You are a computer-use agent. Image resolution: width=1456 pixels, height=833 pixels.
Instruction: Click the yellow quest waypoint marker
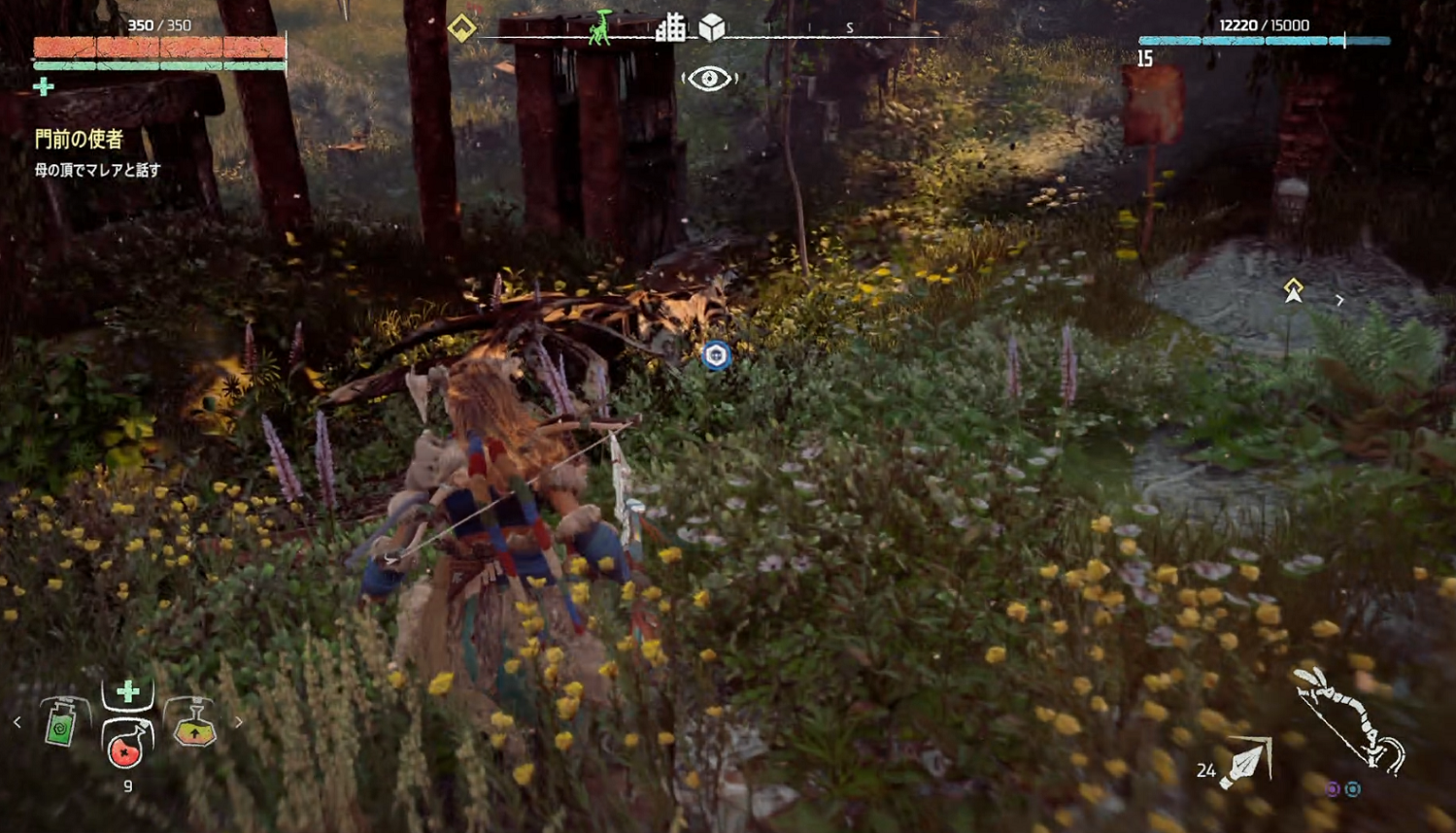1293,289
